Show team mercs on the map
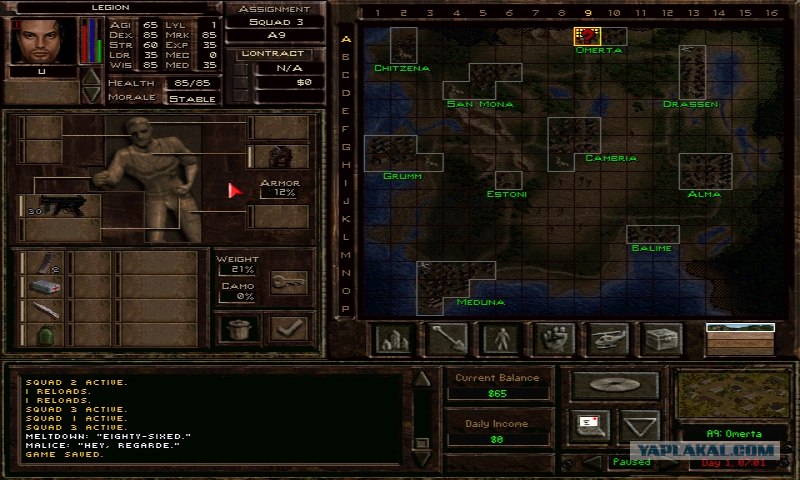800x480 pixels. point(499,339)
